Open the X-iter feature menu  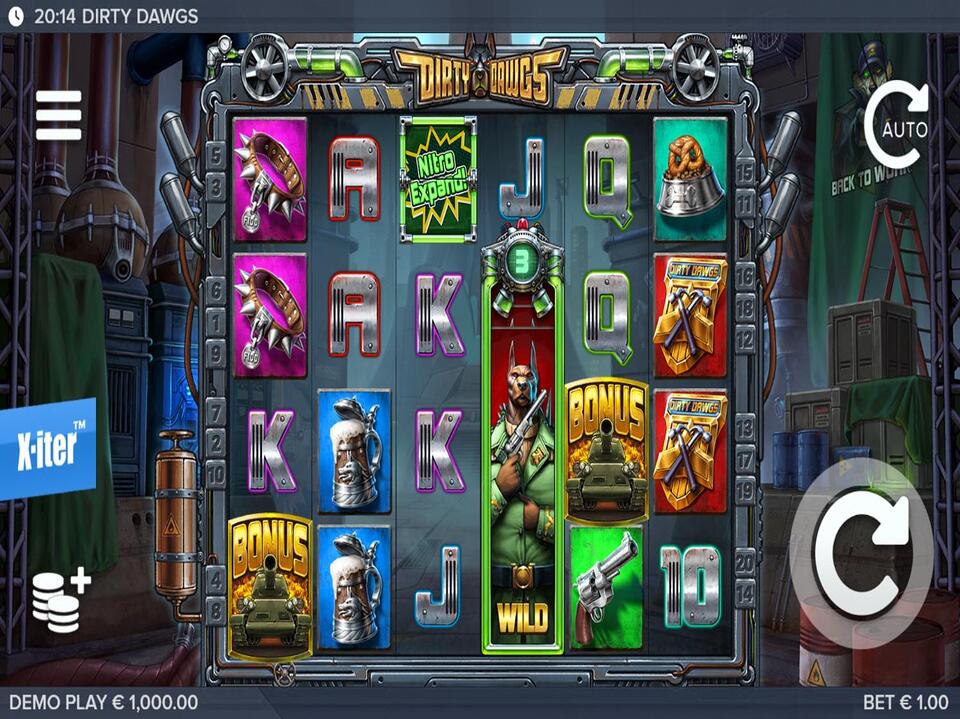(47, 449)
